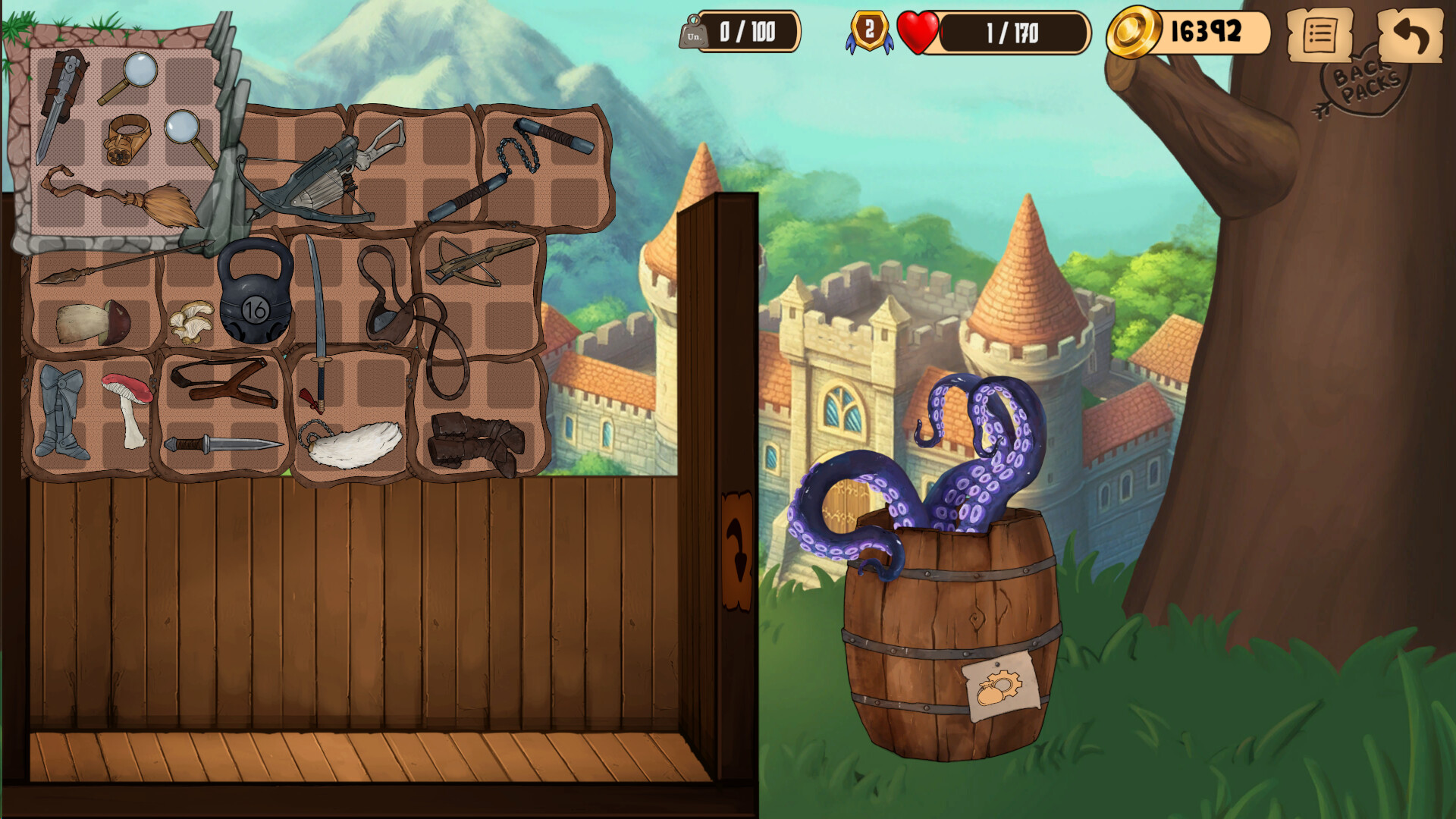
Task: Pick the steel dagger item
Action: pyautogui.click(x=222, y=444)
